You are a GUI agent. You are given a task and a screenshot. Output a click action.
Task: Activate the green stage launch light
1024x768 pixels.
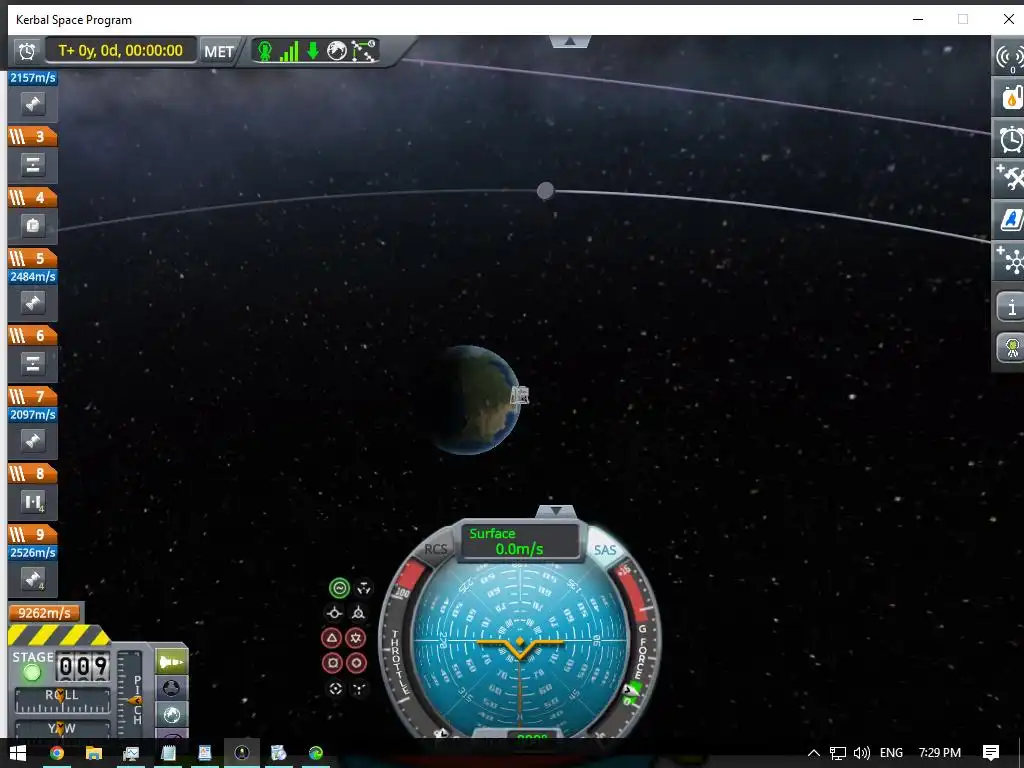click(32, 672)
